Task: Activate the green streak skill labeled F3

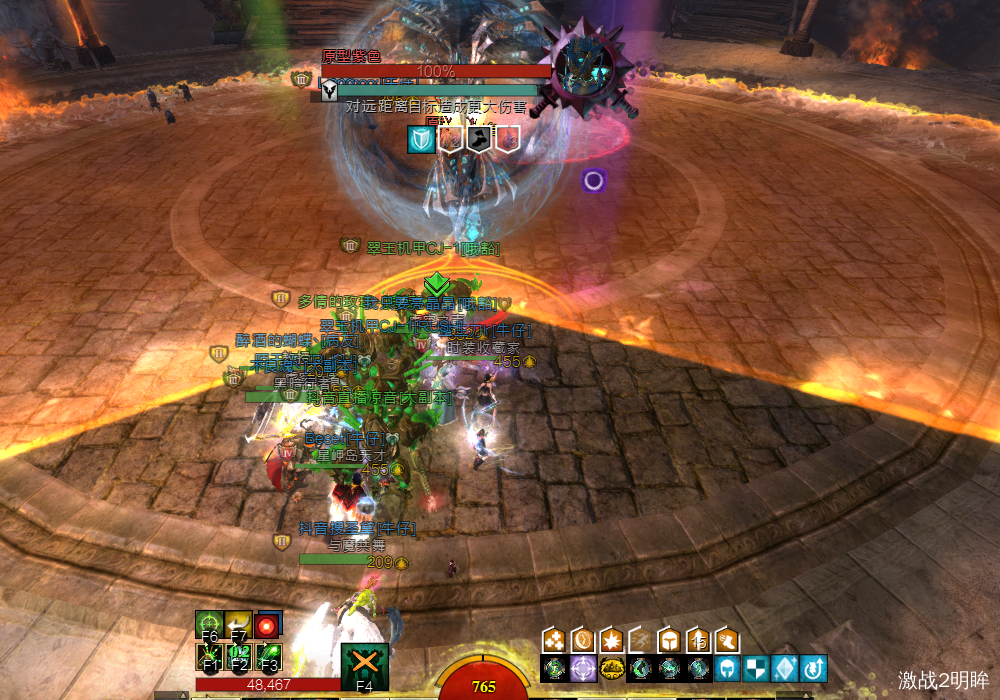Action: (268, 656)
